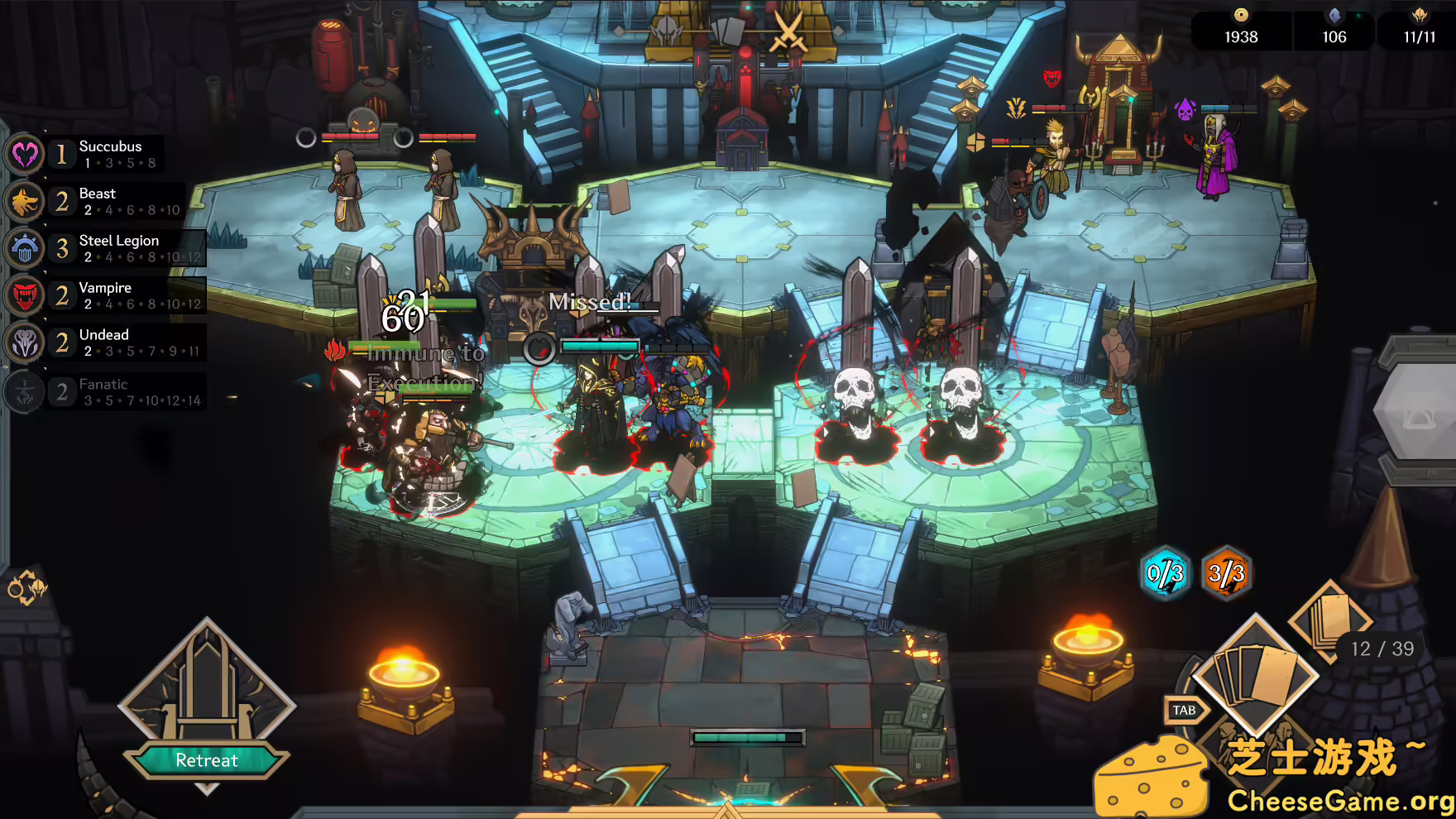This screenshot has height=819, width=1456.
Task: Click the Beast wolf synergy icon
Action: 24,201
